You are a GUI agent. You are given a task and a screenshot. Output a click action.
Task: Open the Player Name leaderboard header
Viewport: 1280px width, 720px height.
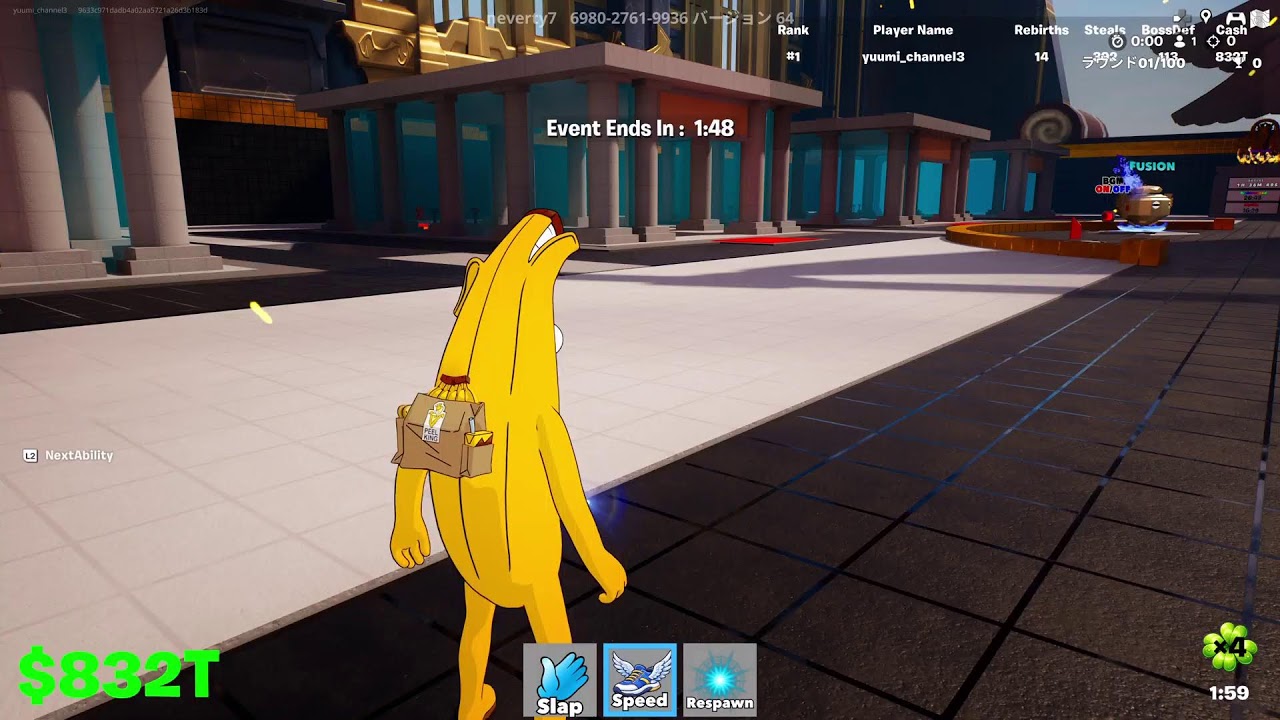click(910, 30)
